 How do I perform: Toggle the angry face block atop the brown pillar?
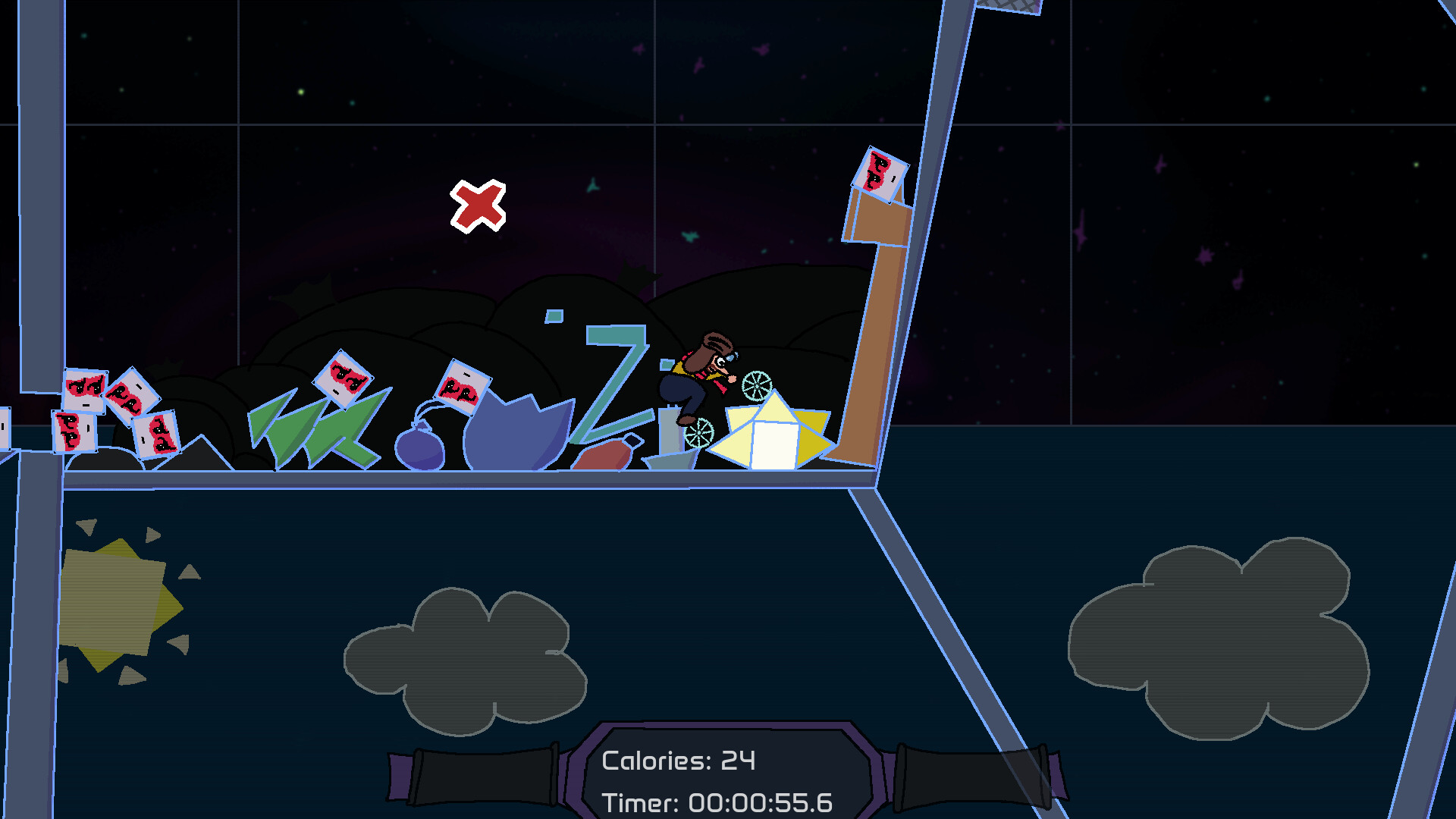(881, 176)
